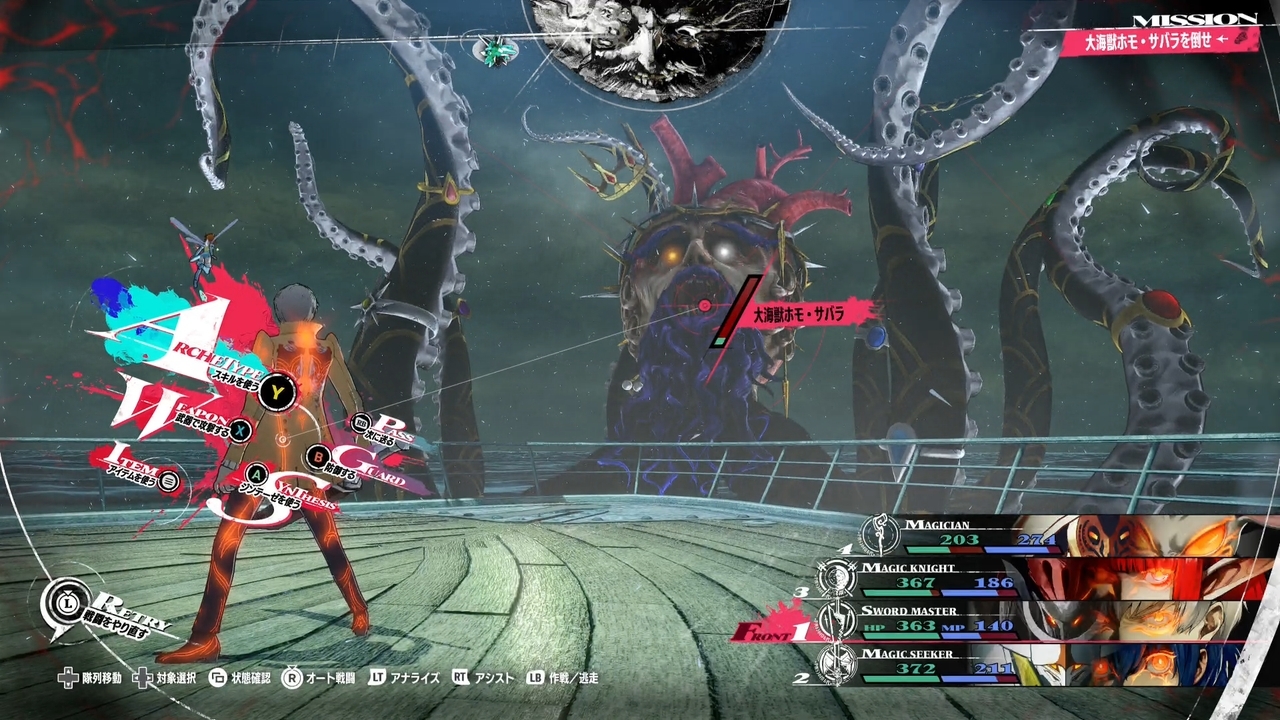The image size is (1280, 720).
Task: Select the Guard command
Action: click(317, 457)
